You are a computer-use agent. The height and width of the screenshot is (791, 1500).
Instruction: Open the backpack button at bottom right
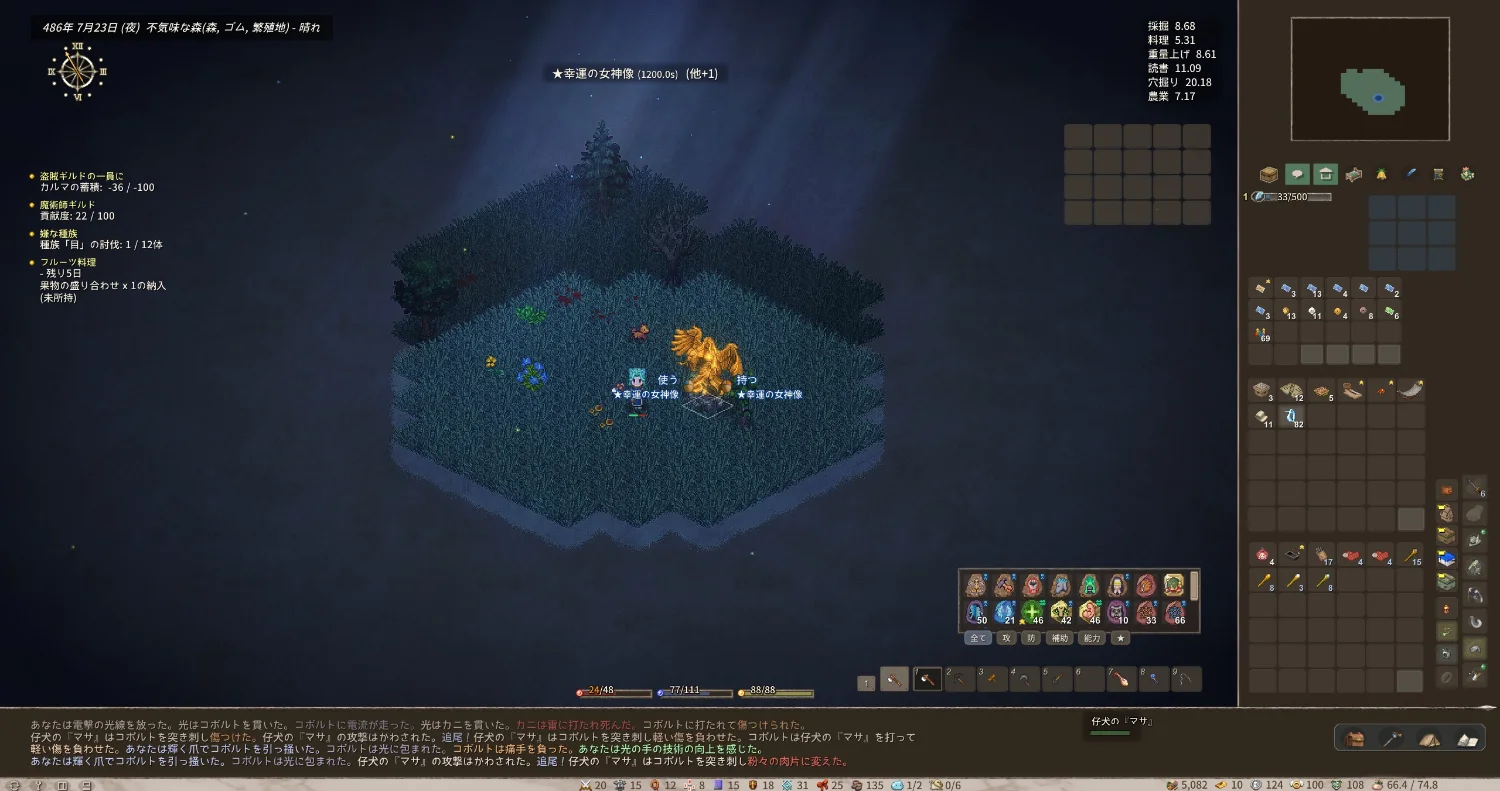click(x=1356, y=739)
